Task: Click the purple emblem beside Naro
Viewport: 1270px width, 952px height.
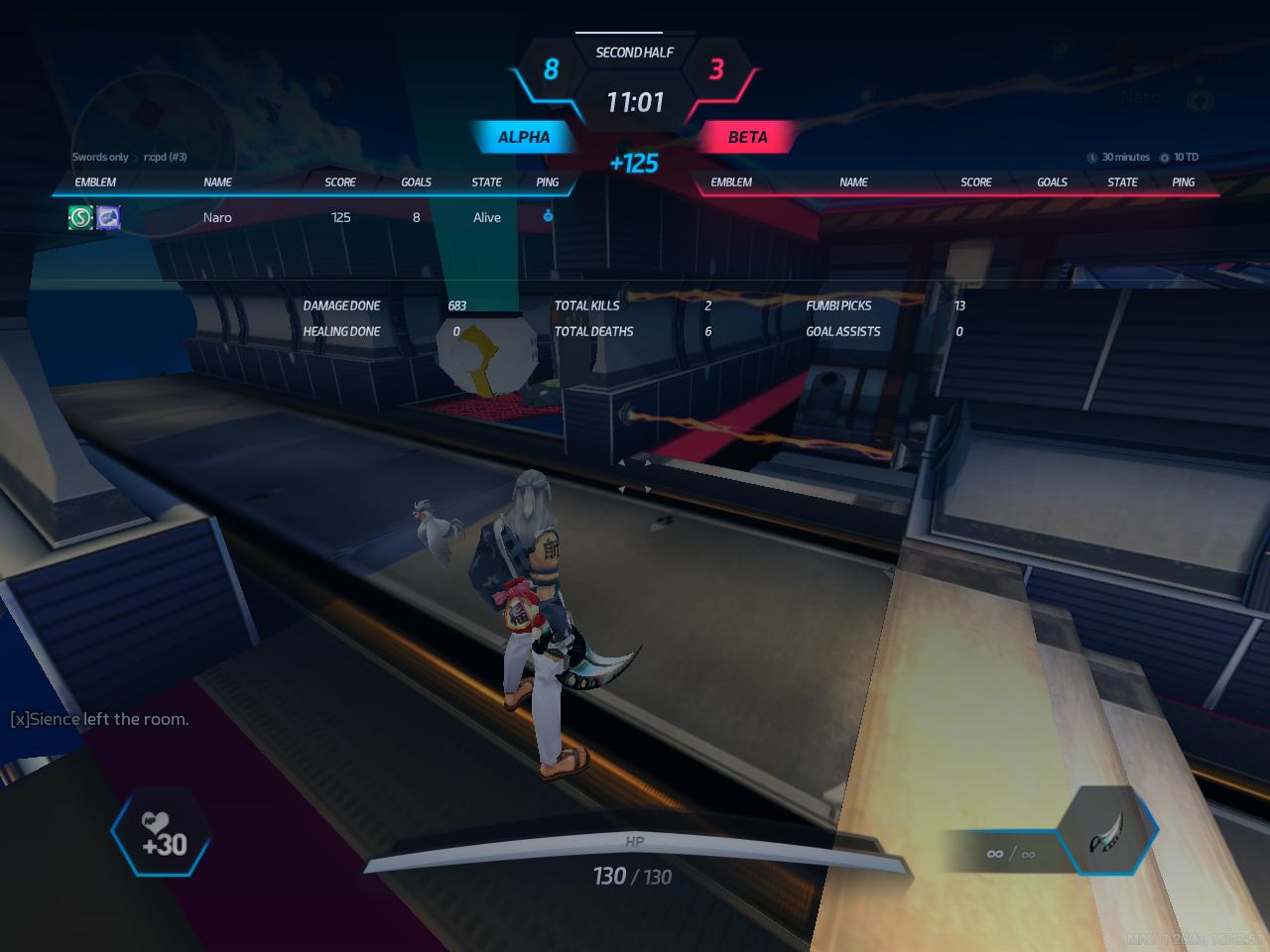Action: [108, 217]
